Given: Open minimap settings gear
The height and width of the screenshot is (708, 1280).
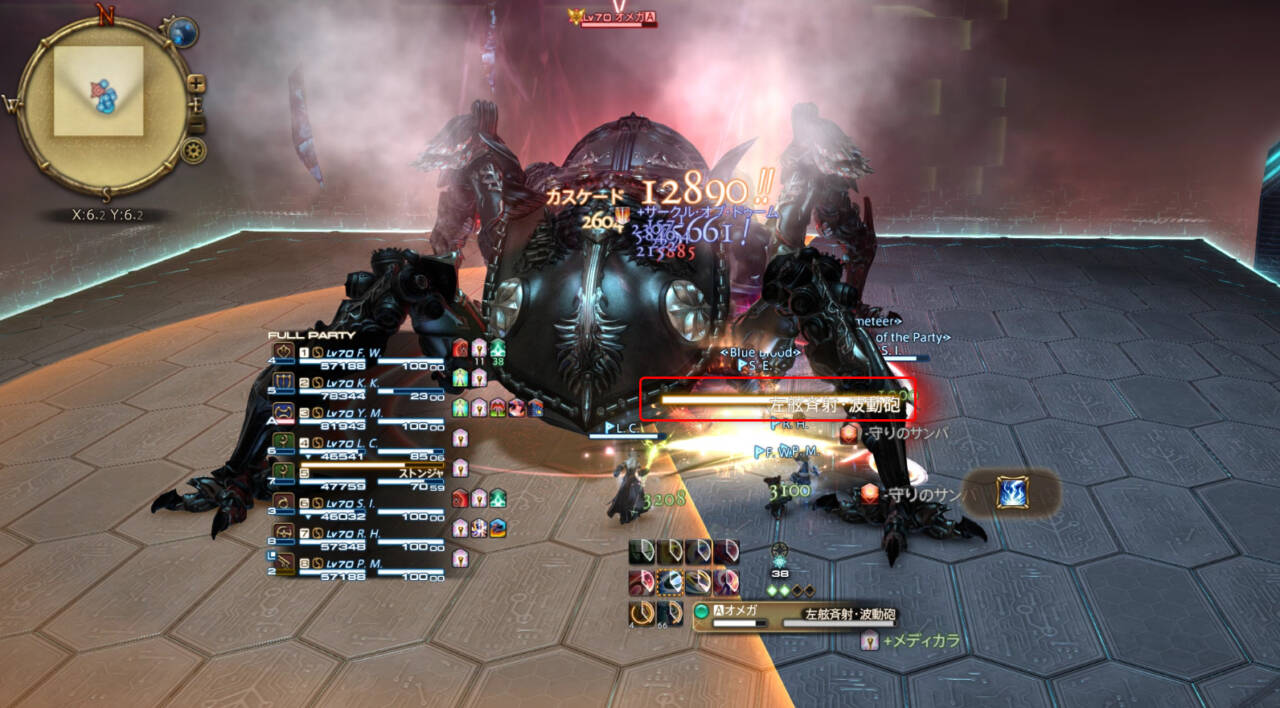Looking at the screenshot, I should 194,151.
